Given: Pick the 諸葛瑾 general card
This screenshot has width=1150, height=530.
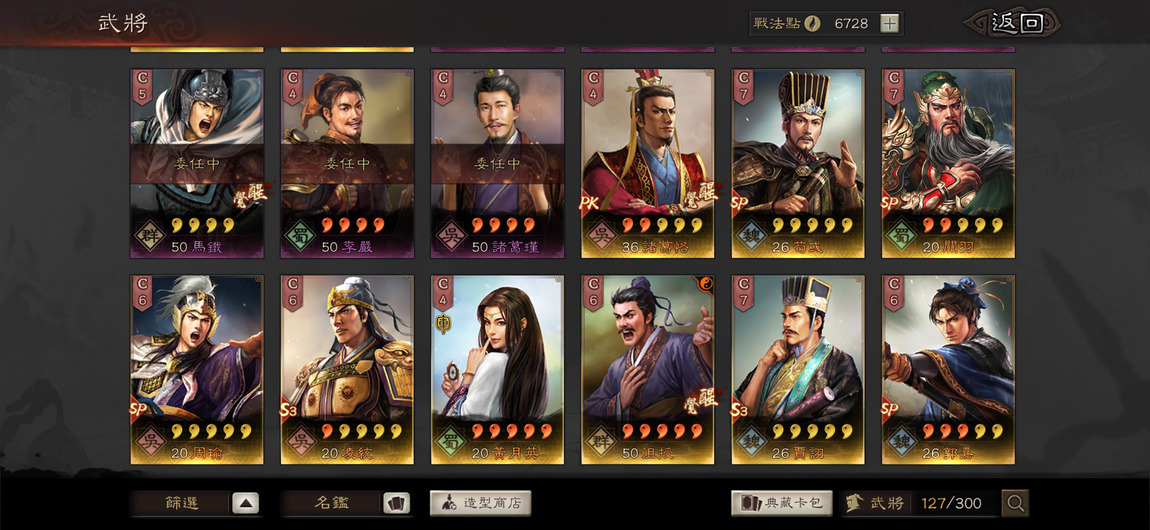Looking at the screenshot, I should click(x=497, y=163).
